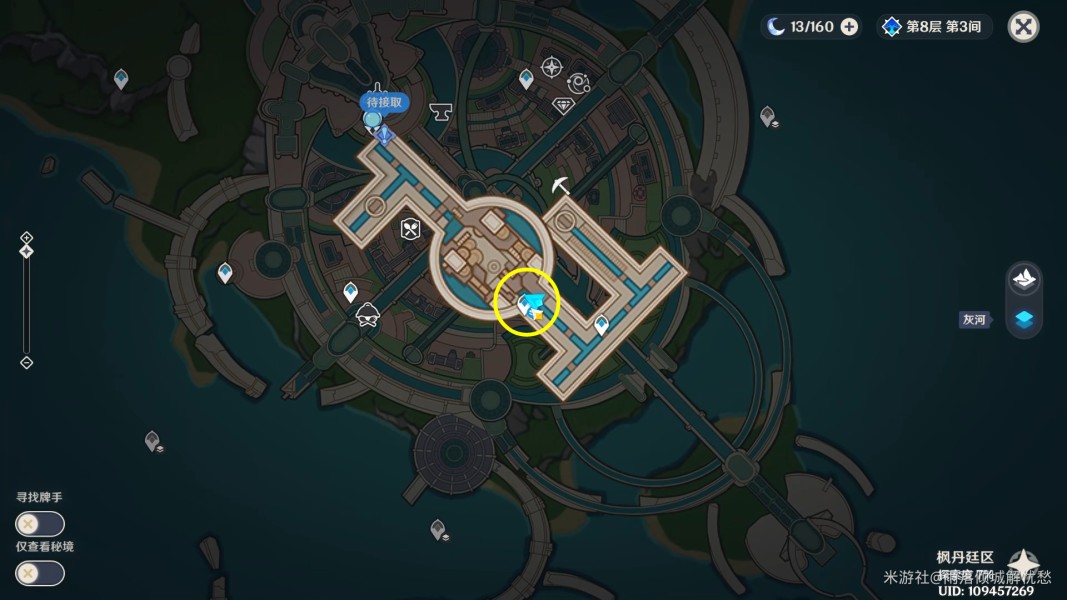The width and height of the screenshot is (1067, 600).
Task: Toggle the 仅查看秘境 switch
Action: [x=40, y=573]
